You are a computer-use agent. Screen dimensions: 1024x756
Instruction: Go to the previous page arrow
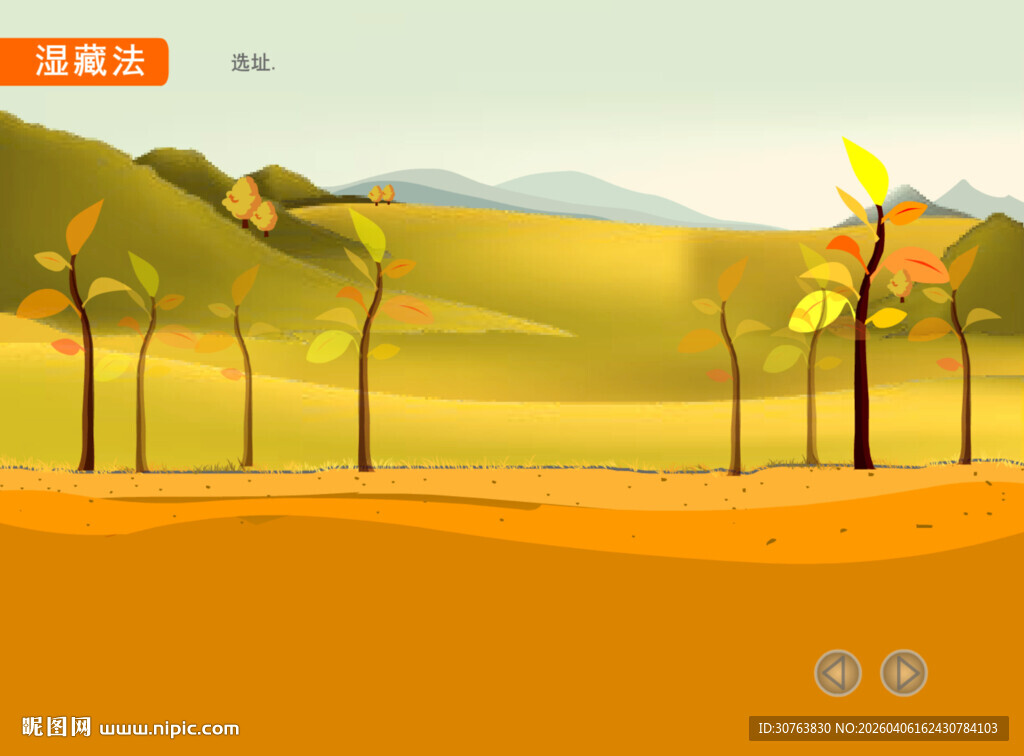coord(837,673)
